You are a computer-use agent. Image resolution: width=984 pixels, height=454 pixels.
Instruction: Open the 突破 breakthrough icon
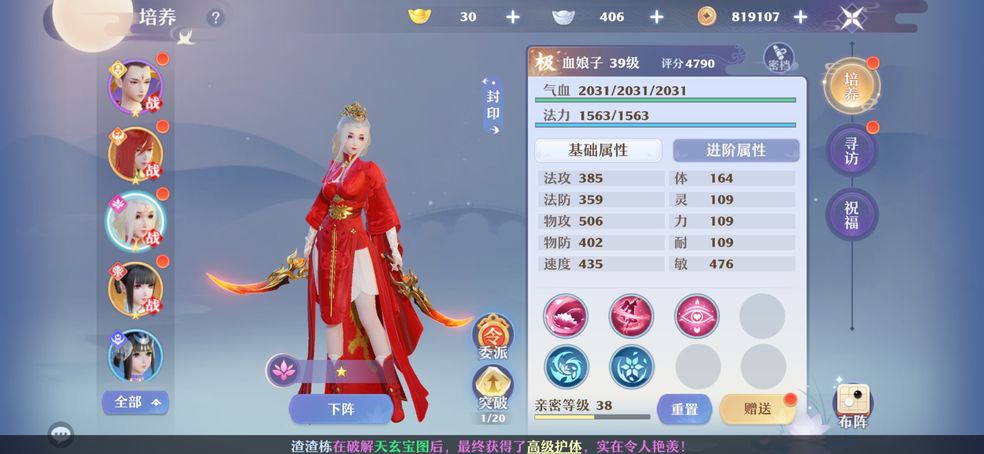pos(492,390)
